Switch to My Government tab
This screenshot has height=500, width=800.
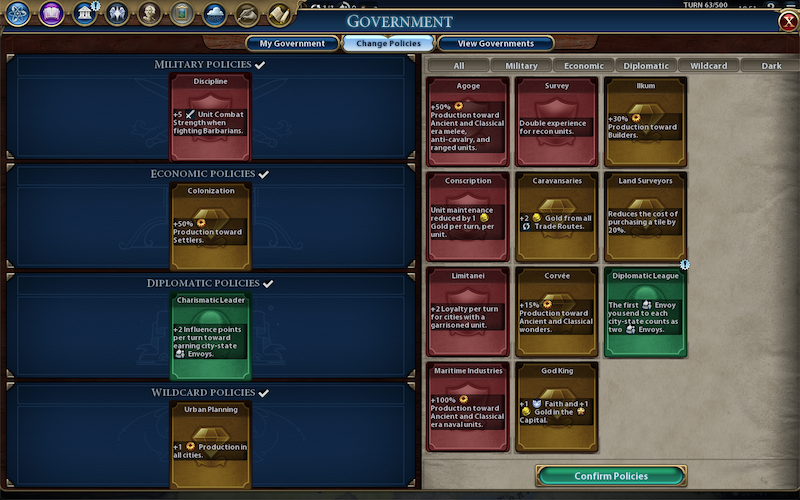coord(292,44)
